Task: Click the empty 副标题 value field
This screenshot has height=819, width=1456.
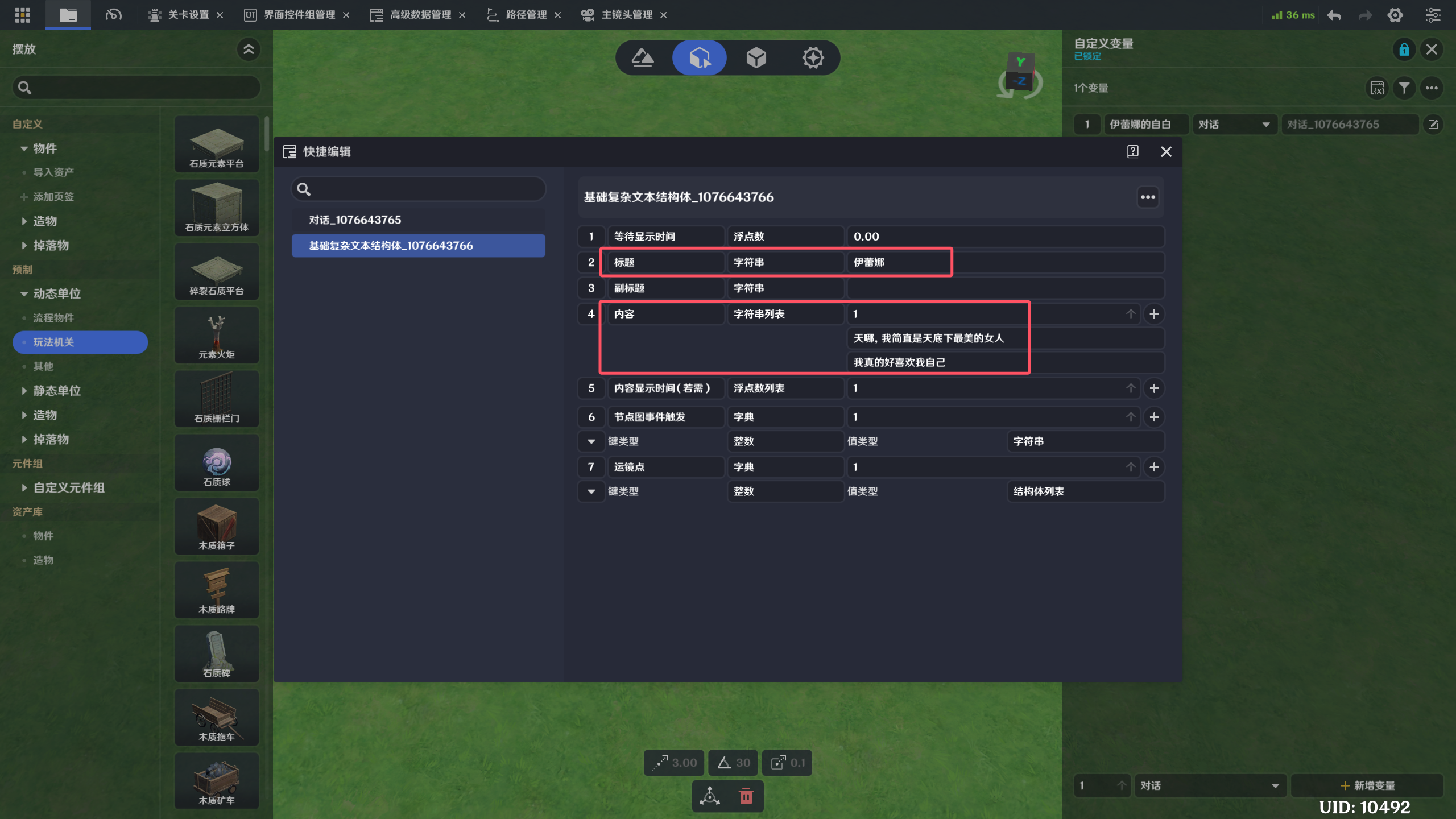Action: 1004,288
